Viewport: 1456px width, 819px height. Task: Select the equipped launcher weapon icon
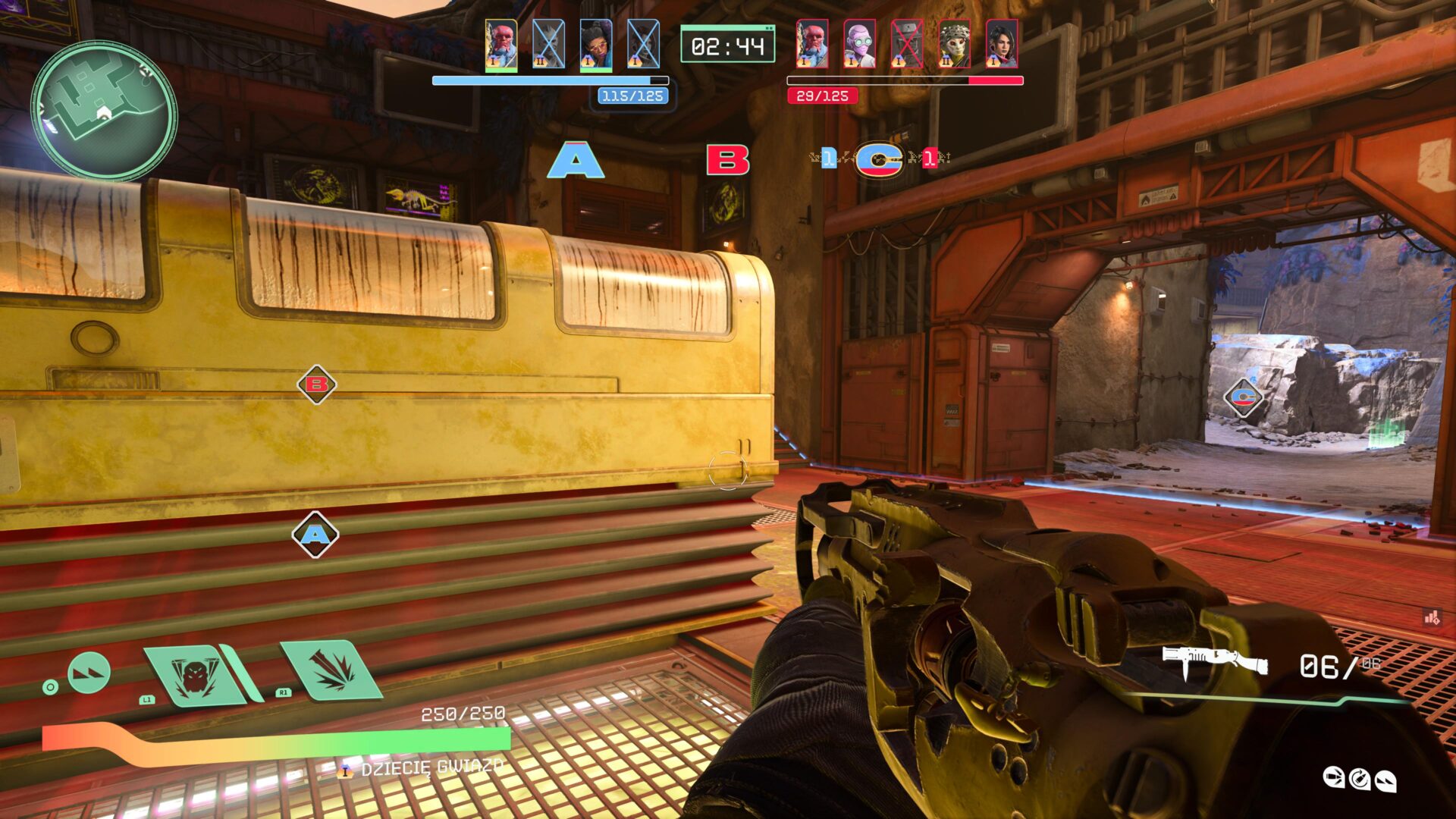tap(1215, 661)
